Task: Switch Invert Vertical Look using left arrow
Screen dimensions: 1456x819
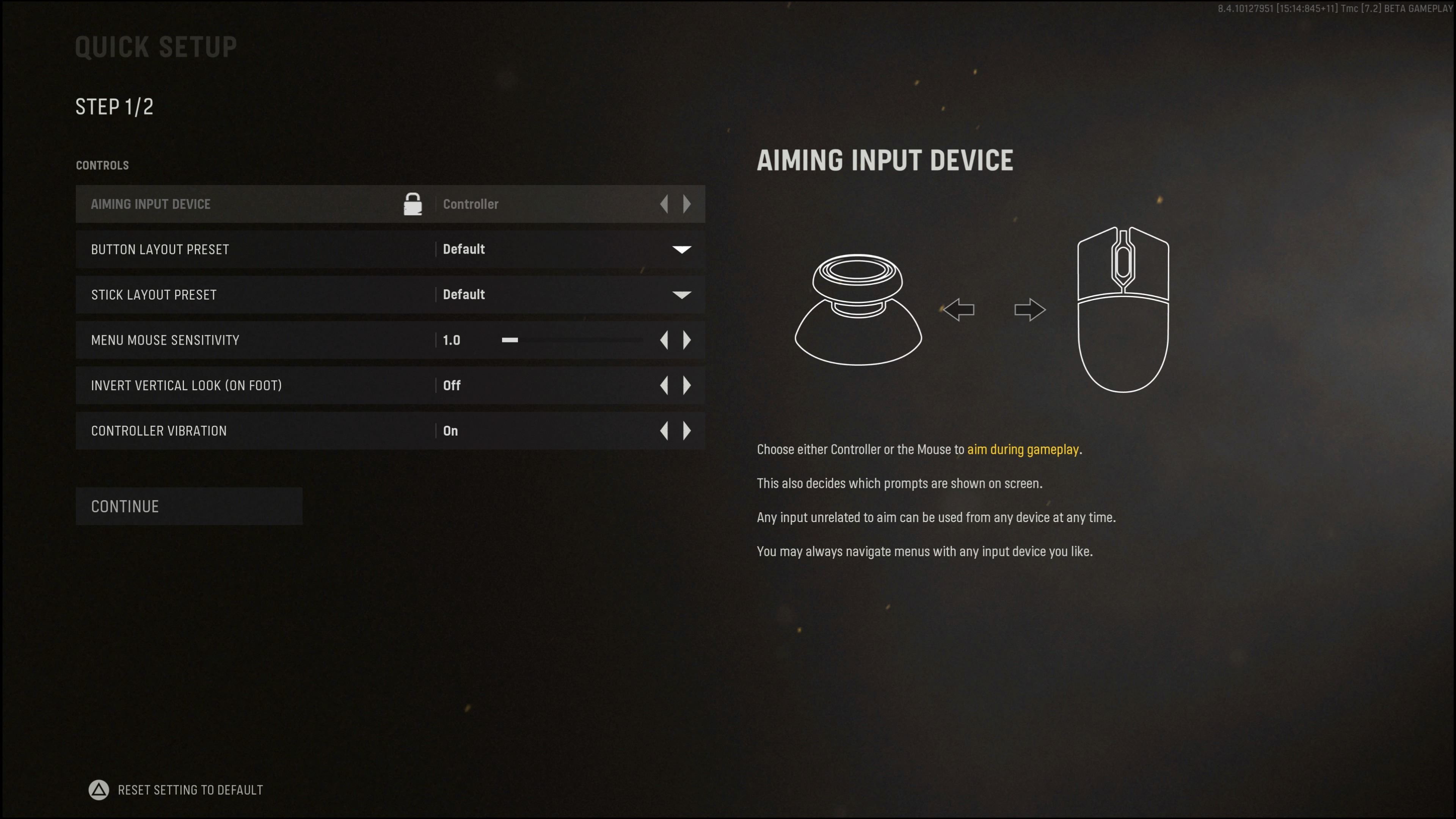Action: (664, 386)
